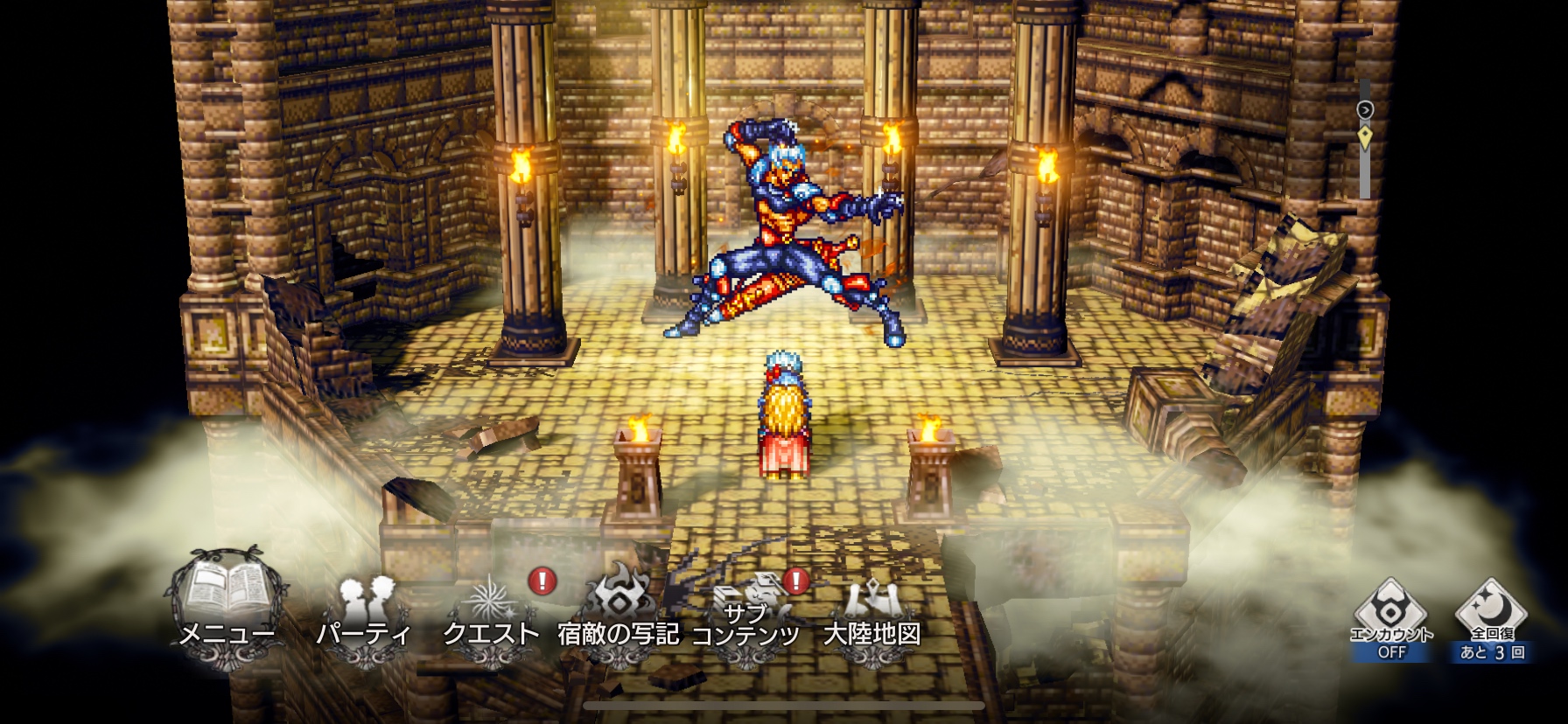Show the クエスト quest list

click(491, 612)
